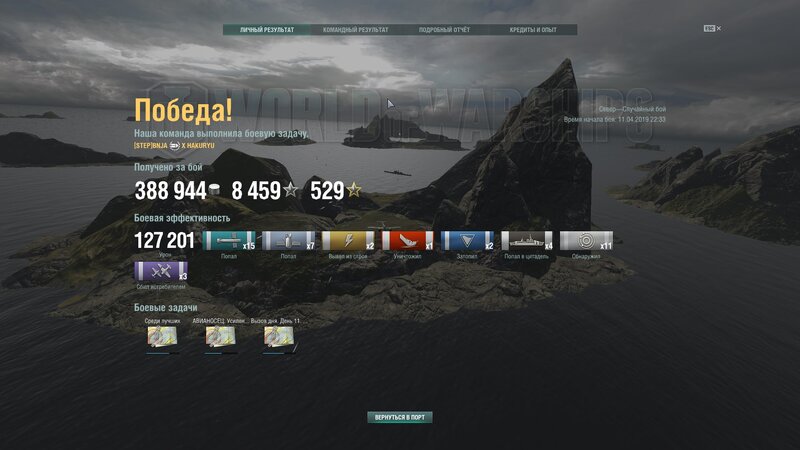
Task: Select the red Уничтожил ribbon
Action: click(407, 241)
